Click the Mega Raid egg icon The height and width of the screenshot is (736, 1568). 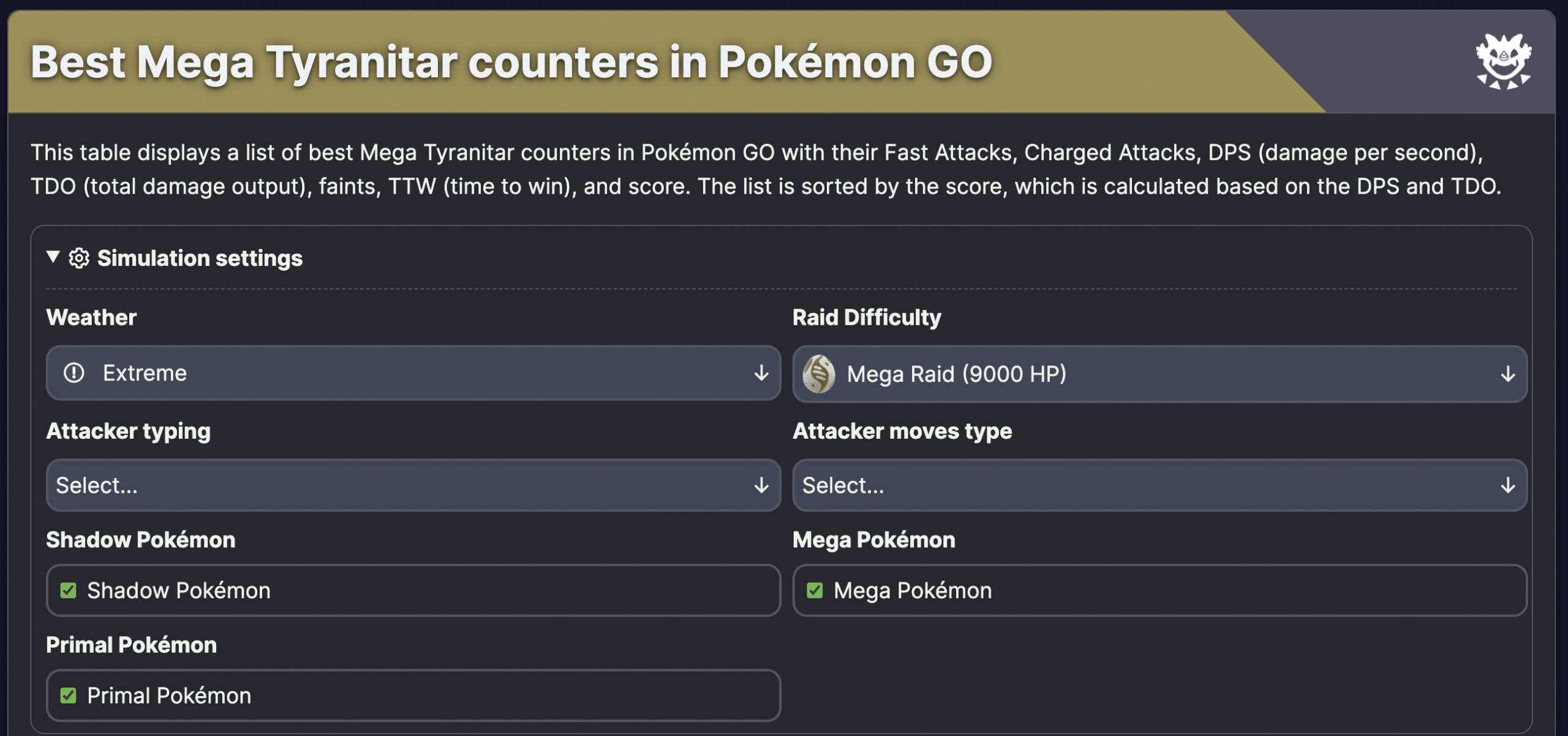click(820, 374)
